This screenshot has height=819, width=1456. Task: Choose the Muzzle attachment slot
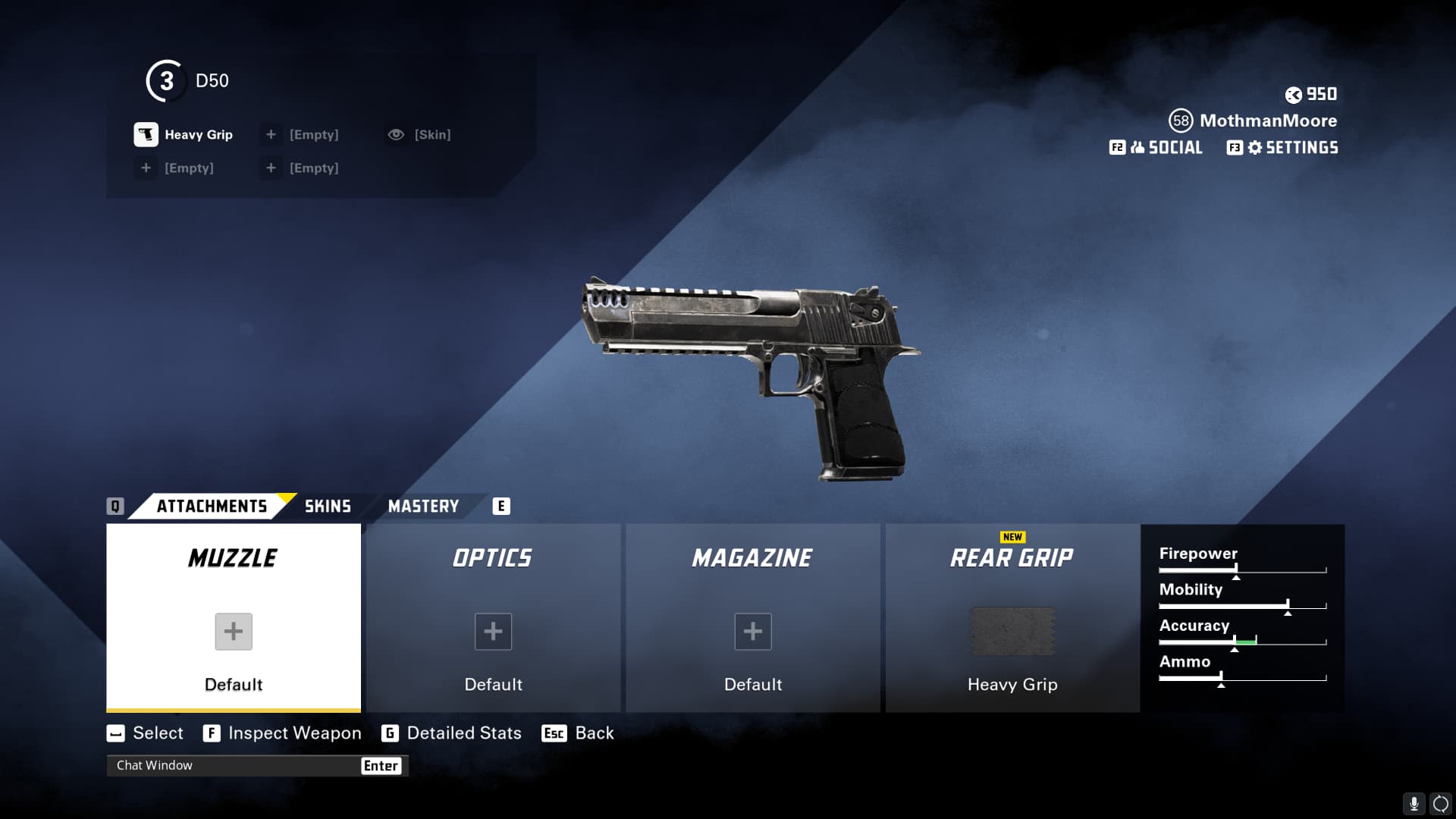pyautogui.click(x=234, y=618)
